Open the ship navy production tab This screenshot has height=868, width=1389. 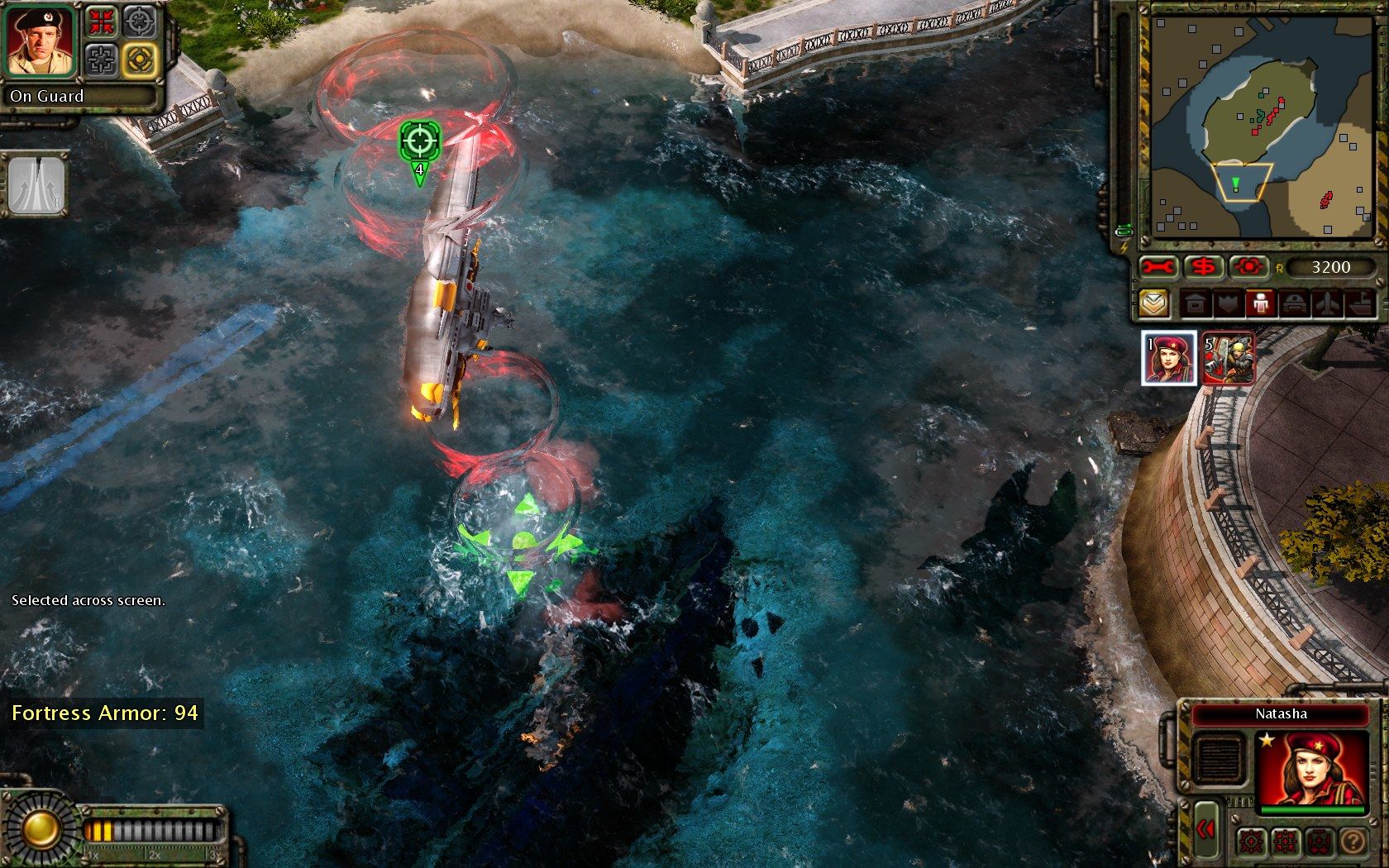point(1360,304)
